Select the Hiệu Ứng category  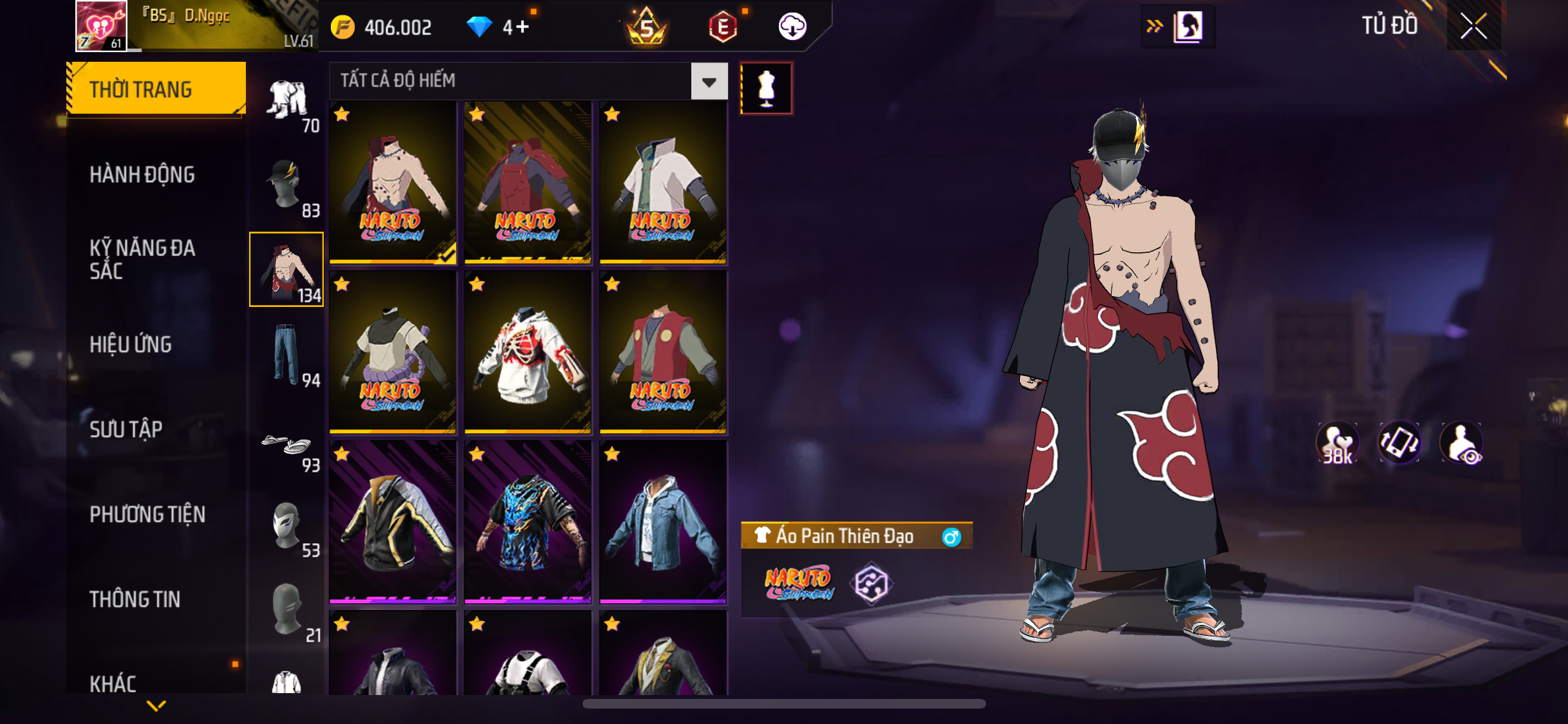[x=131, y=345]
